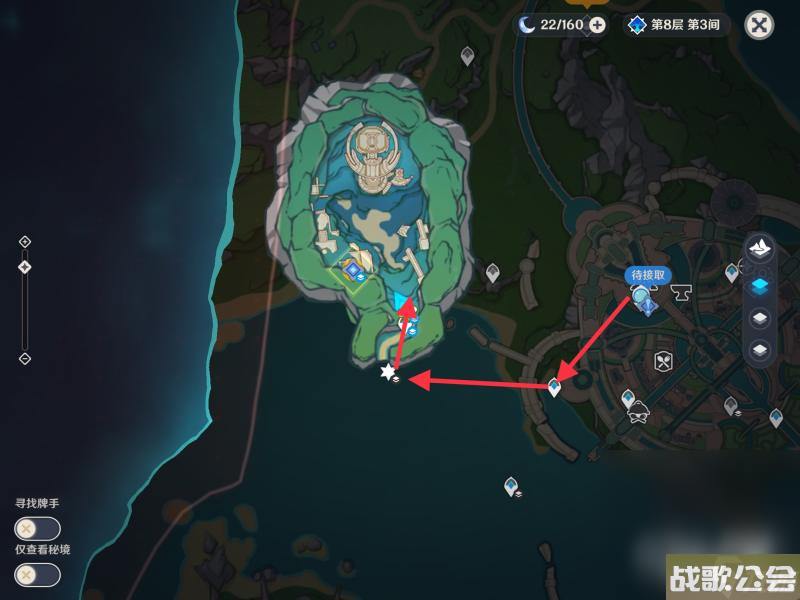Screen dimensions: 800x600
Task: Zoom in the map with the top plus
Action: [25, 242]
